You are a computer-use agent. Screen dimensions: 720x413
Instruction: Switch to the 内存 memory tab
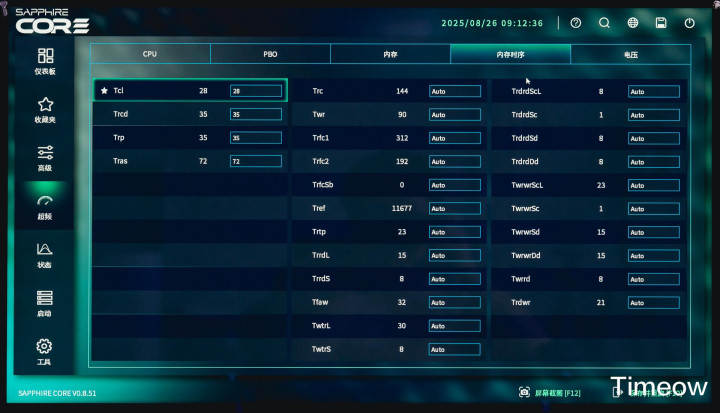pyautogui.click(x=390, y=54)
